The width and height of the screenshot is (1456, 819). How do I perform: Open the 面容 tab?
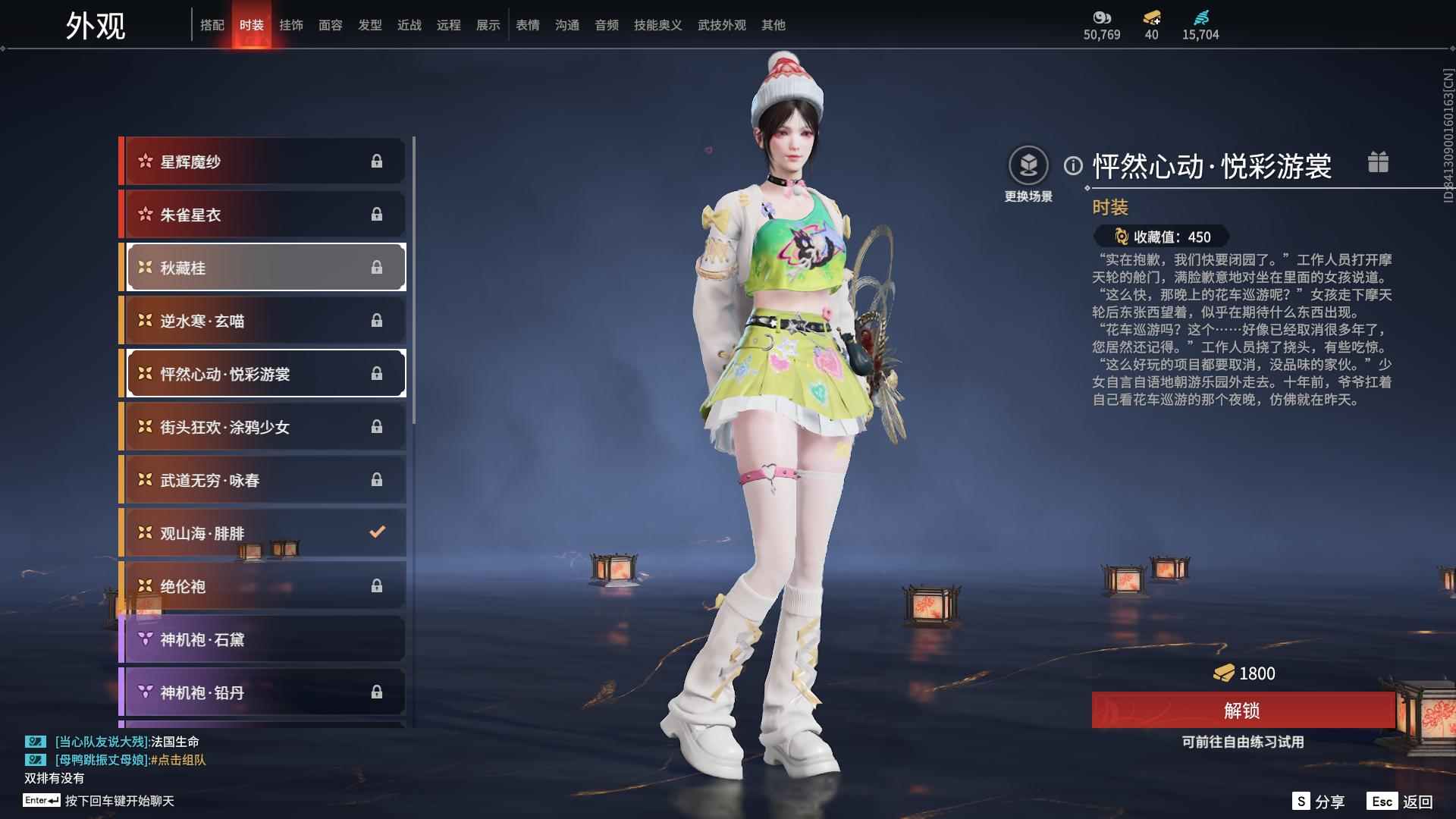(331, 24)
